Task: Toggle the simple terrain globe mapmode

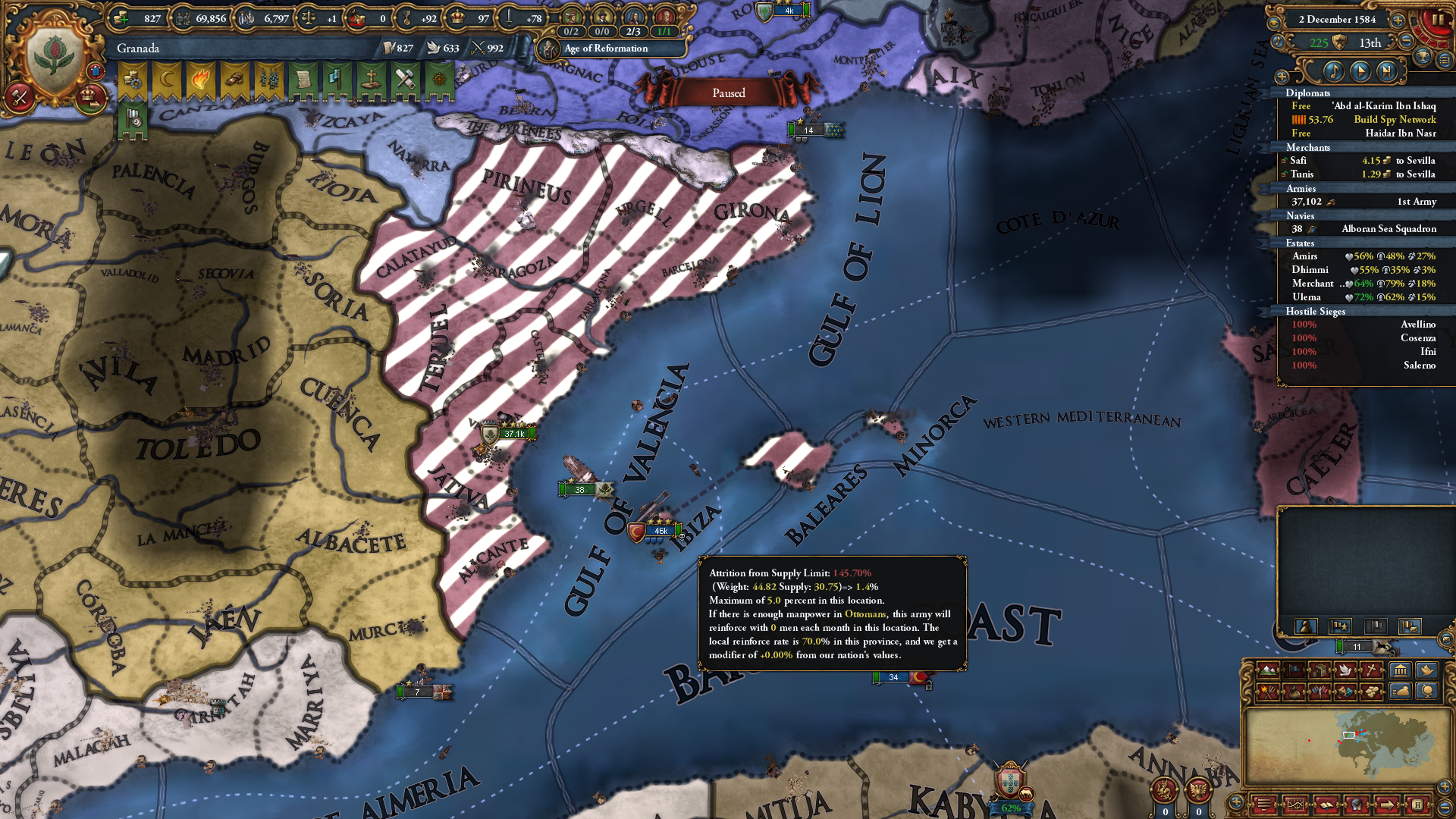Action: point(1427,691)
